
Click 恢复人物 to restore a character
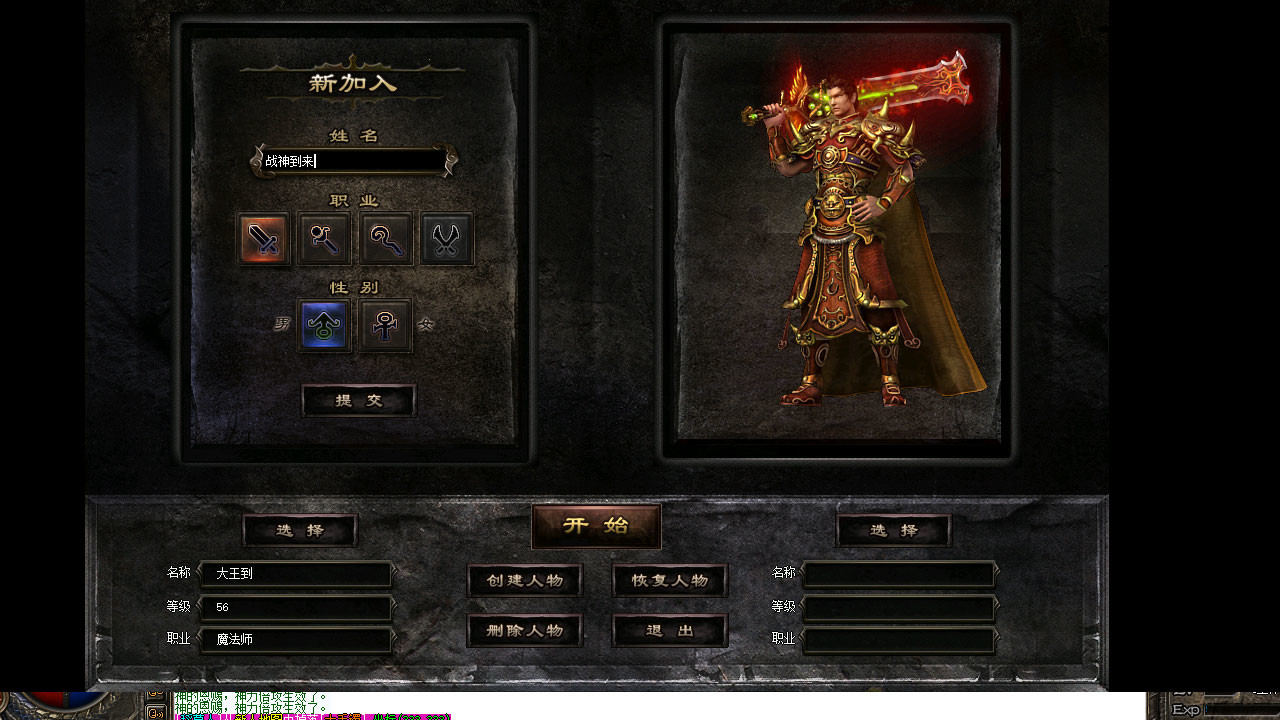pos(668,580)
